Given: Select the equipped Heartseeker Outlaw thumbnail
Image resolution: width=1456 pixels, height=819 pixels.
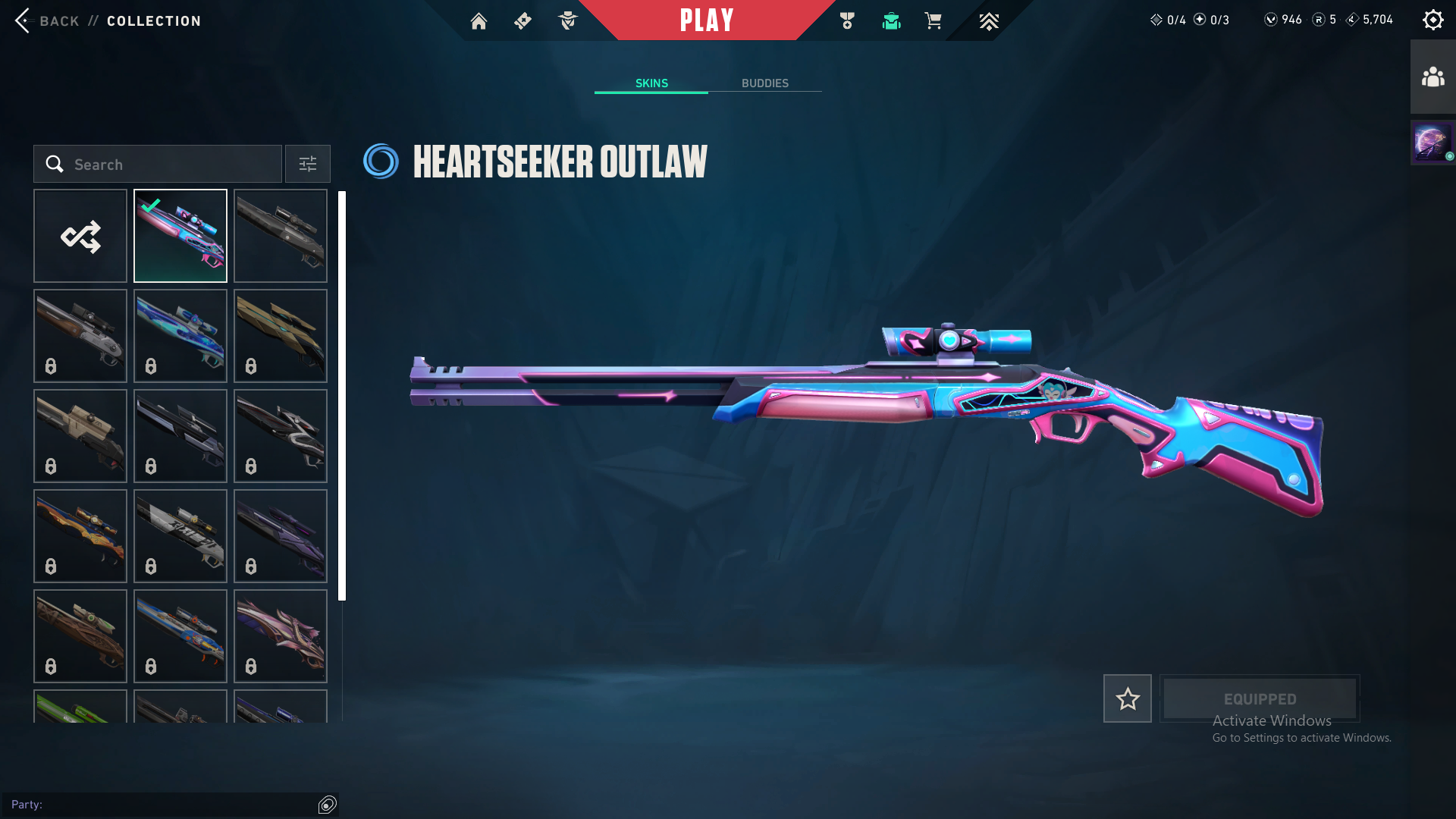Looking at the screenshot, I should [180, 236].
